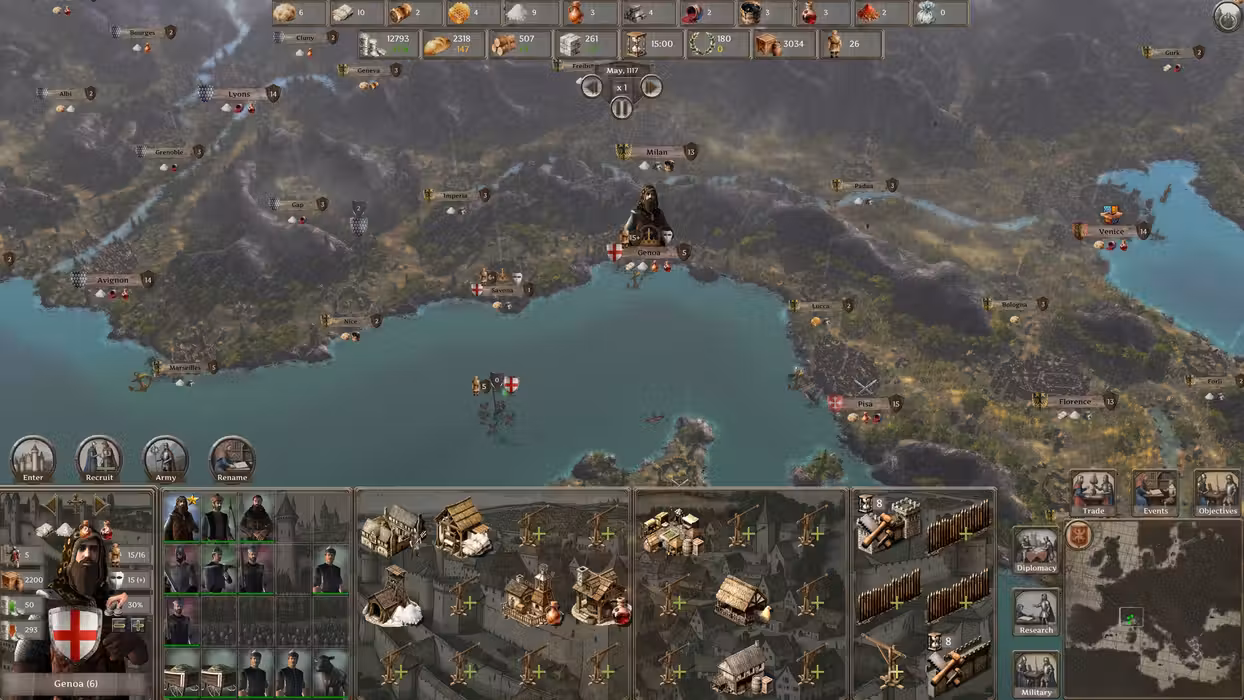
Task: Select the black bull slot in garrison
Action: tap(329, 672)
